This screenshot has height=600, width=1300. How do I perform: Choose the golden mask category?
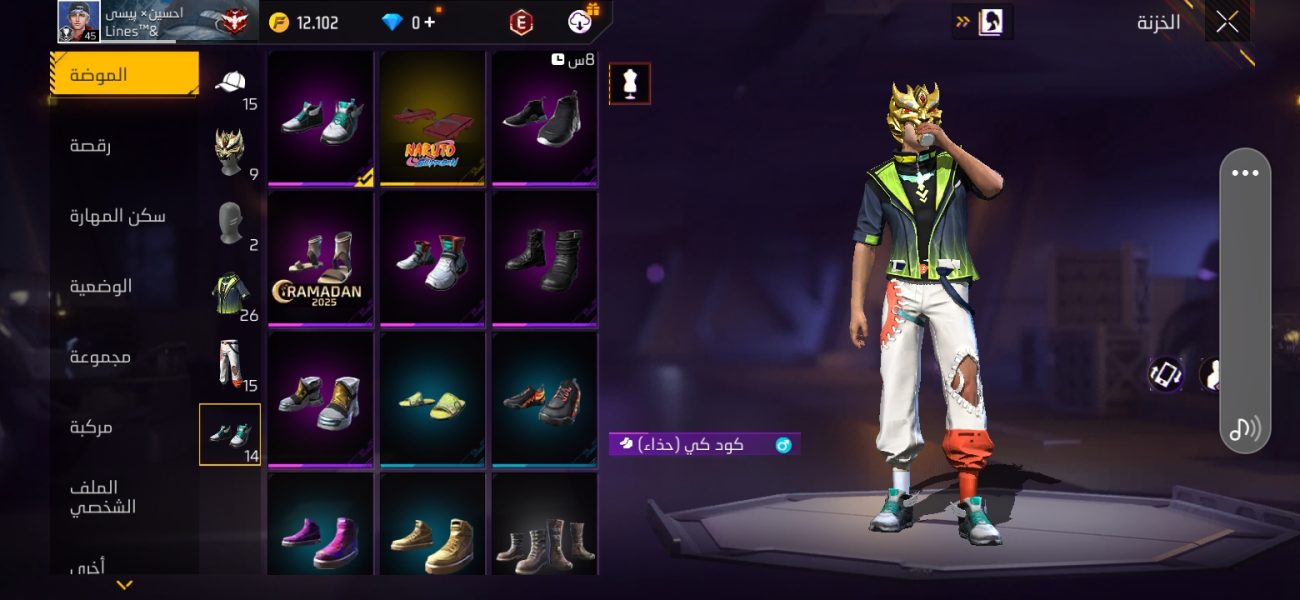(230, 152)
